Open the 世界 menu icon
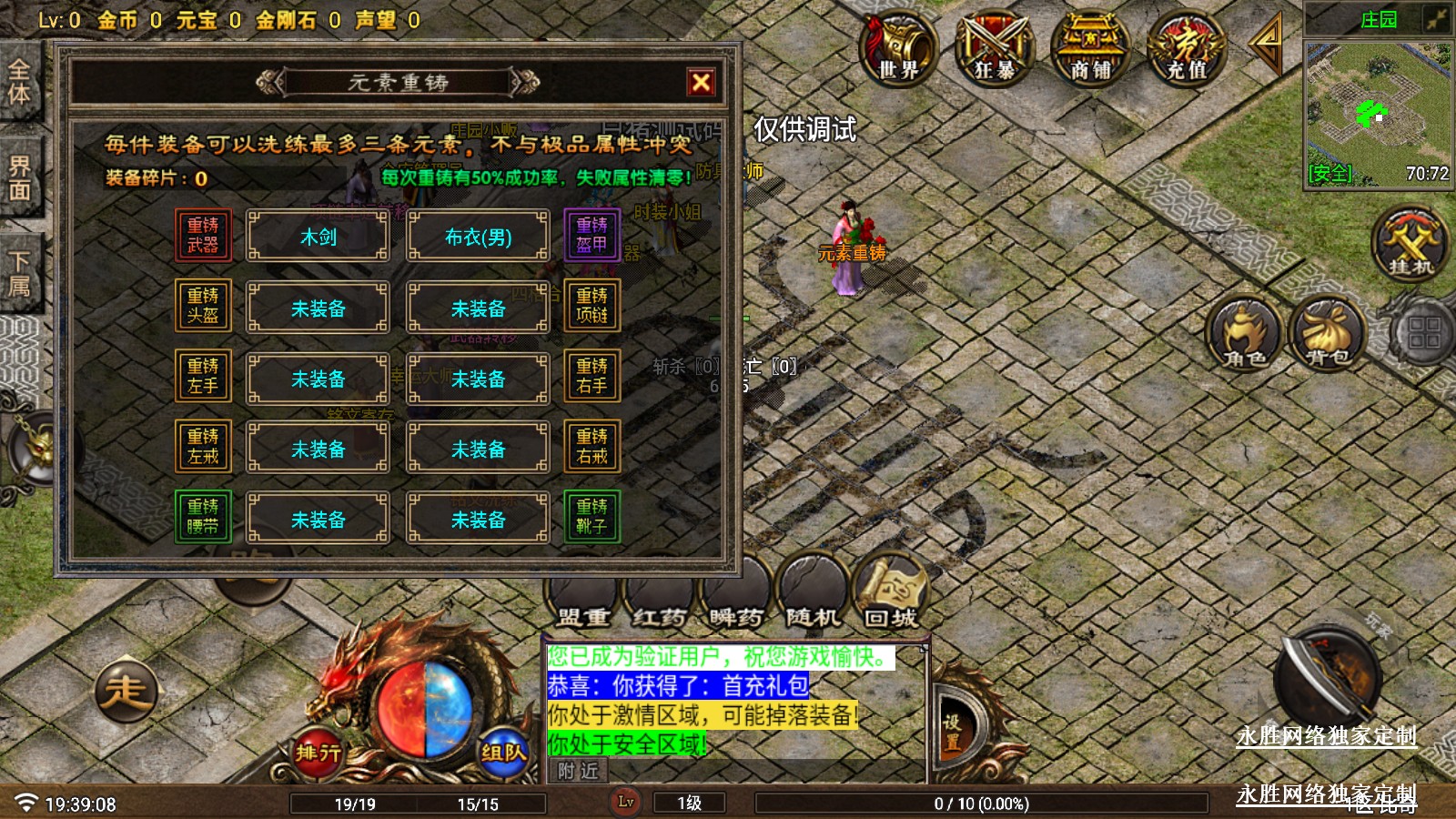Viewport: 1456px width, 819px height. point(898,47)
